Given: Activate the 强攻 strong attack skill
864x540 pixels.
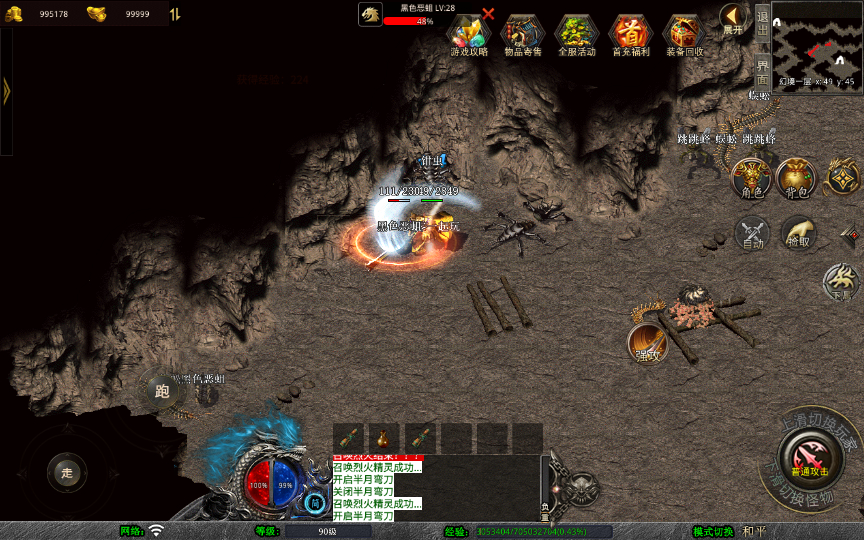Looking at the screenshot, I should [x=648, y=343].
